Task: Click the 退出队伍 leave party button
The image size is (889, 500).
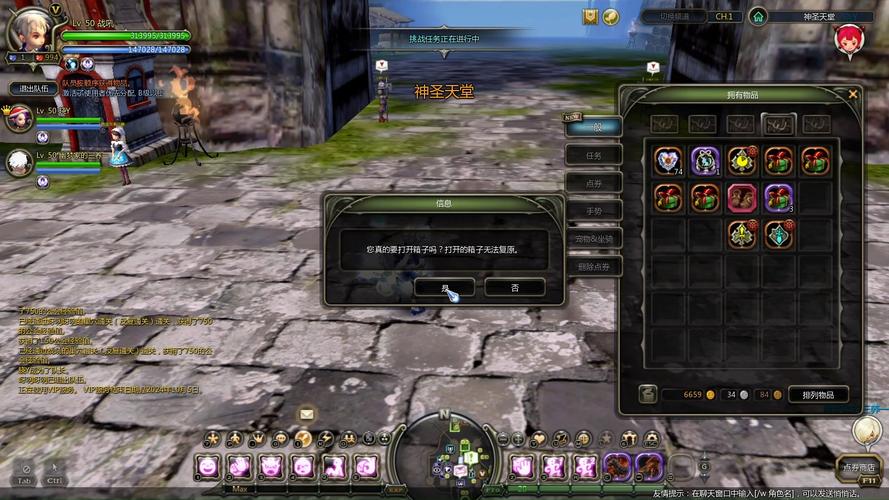Action: coord(33,88)
